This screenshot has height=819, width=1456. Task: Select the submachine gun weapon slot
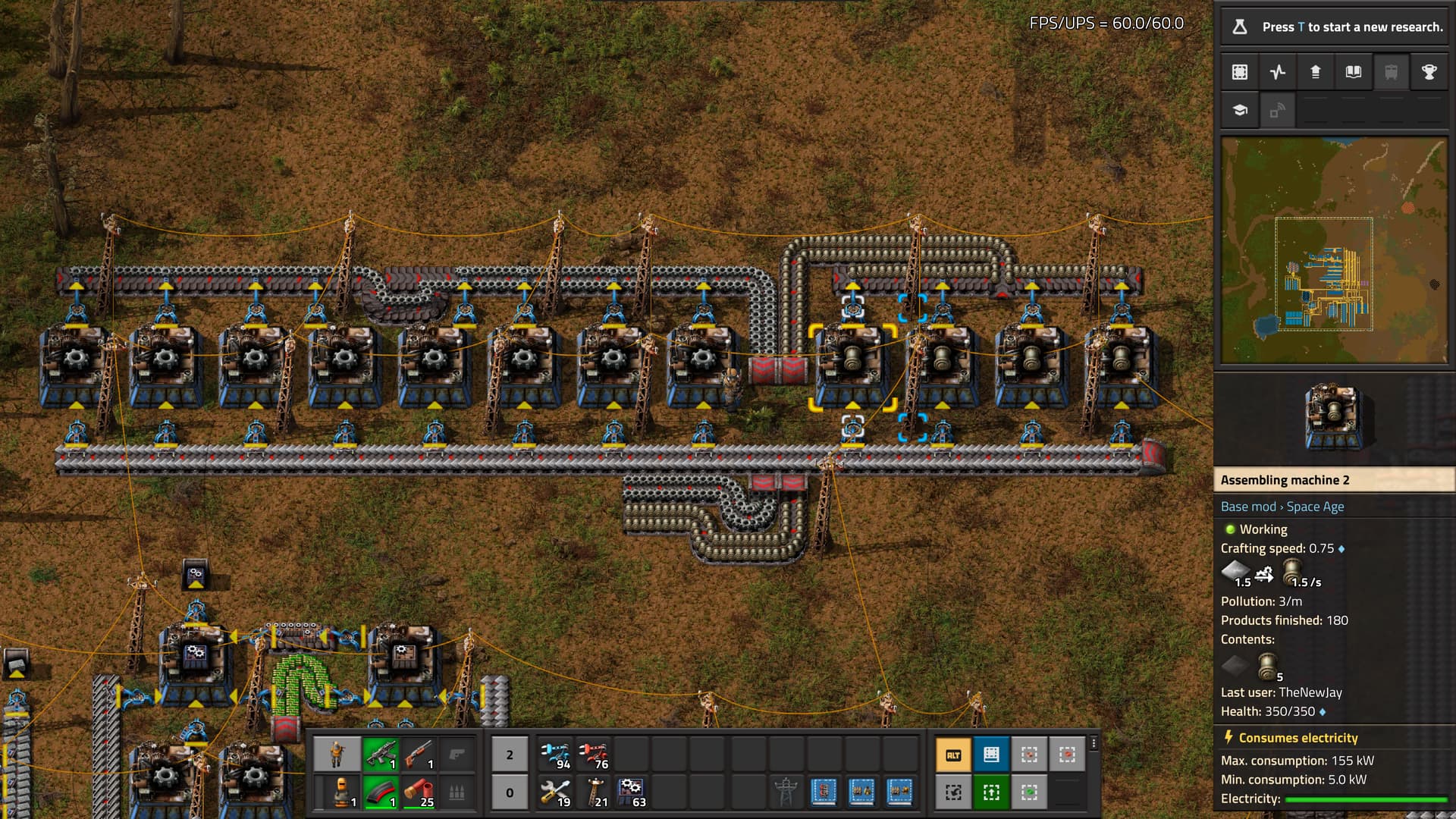[381, 755]
